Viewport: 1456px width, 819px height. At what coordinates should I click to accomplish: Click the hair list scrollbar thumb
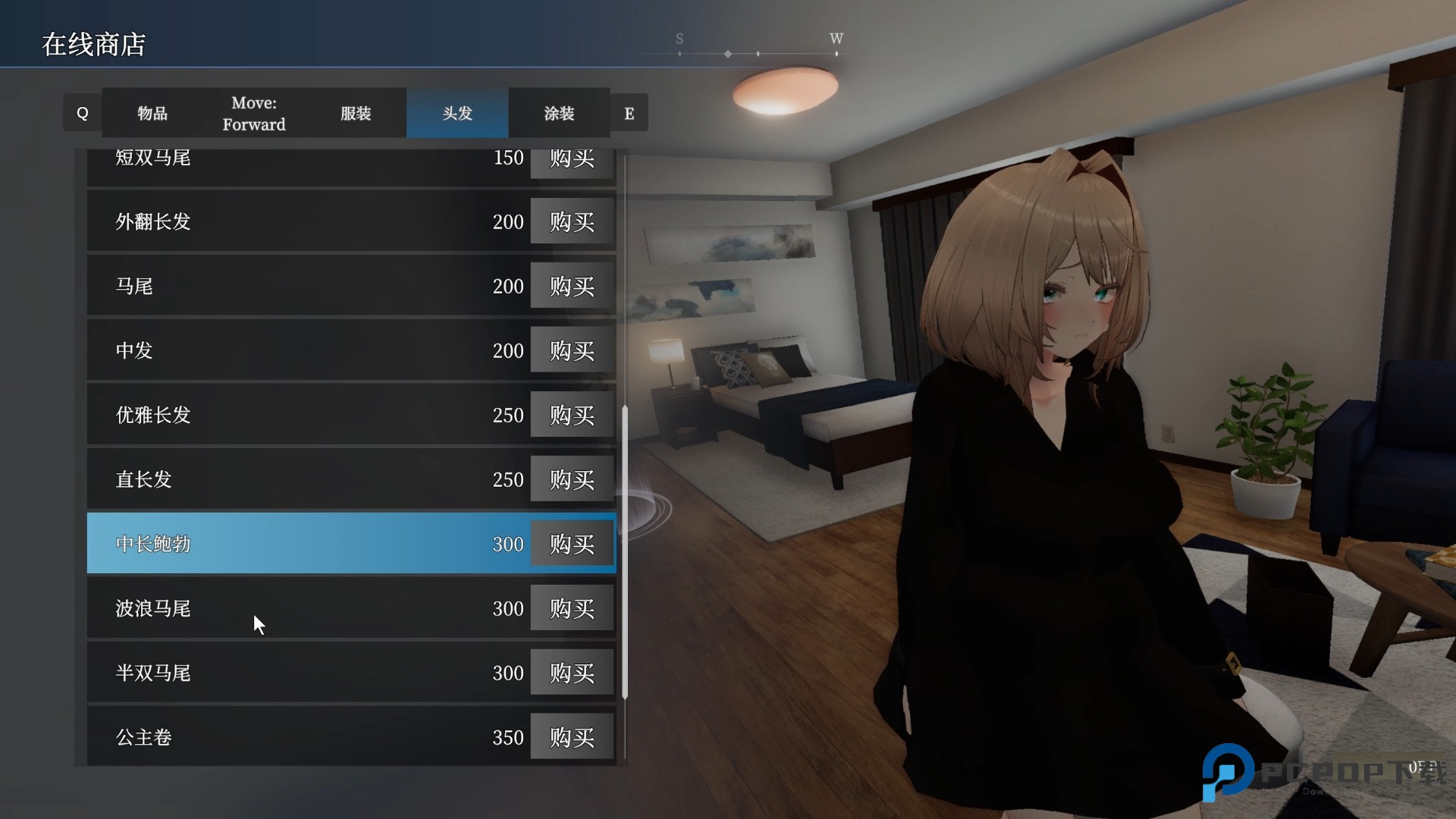coord(625,552)
